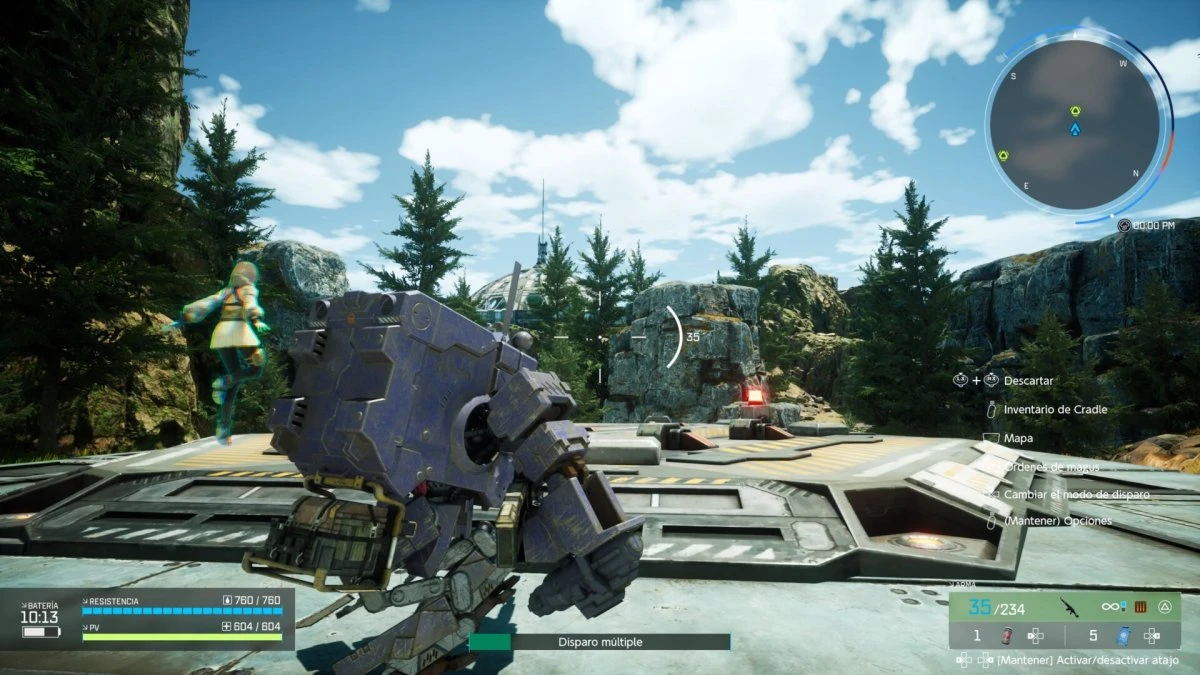Select the red can item slot
Viewport: 1200px width, 675px height.
coord(1006,635)
